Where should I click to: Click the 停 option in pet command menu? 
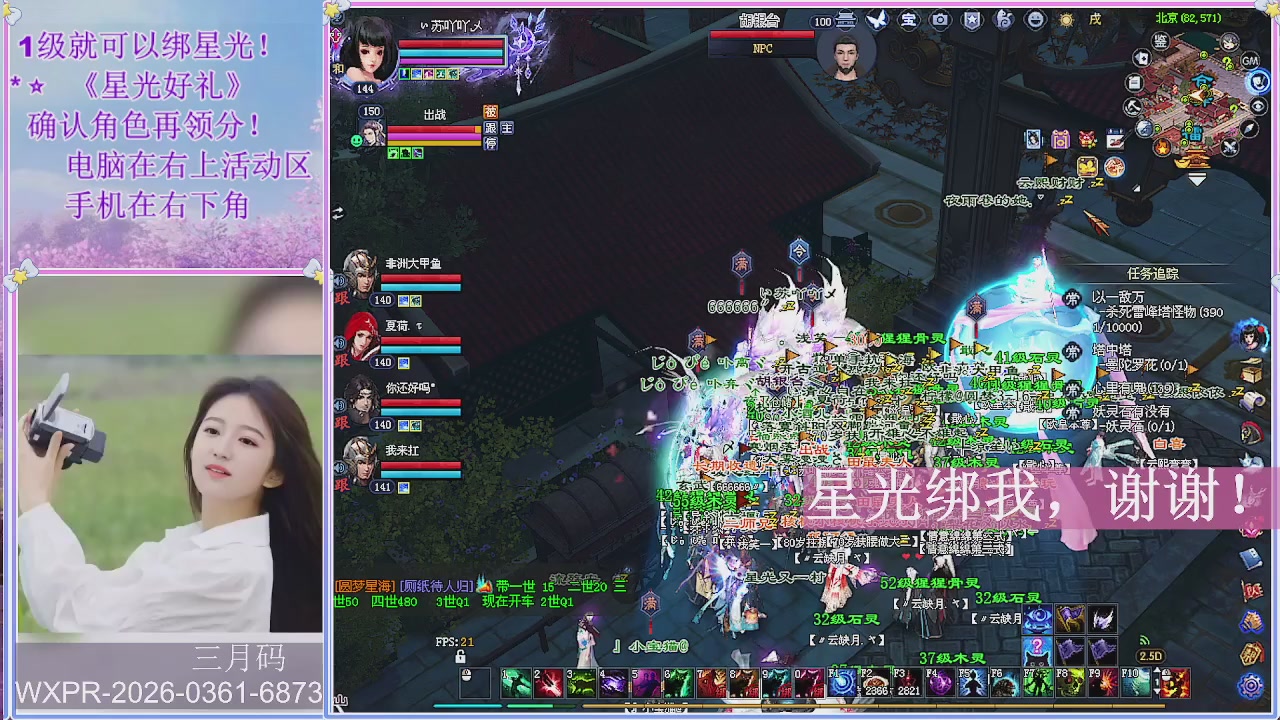pyautogui.click(x=491, y=143)
